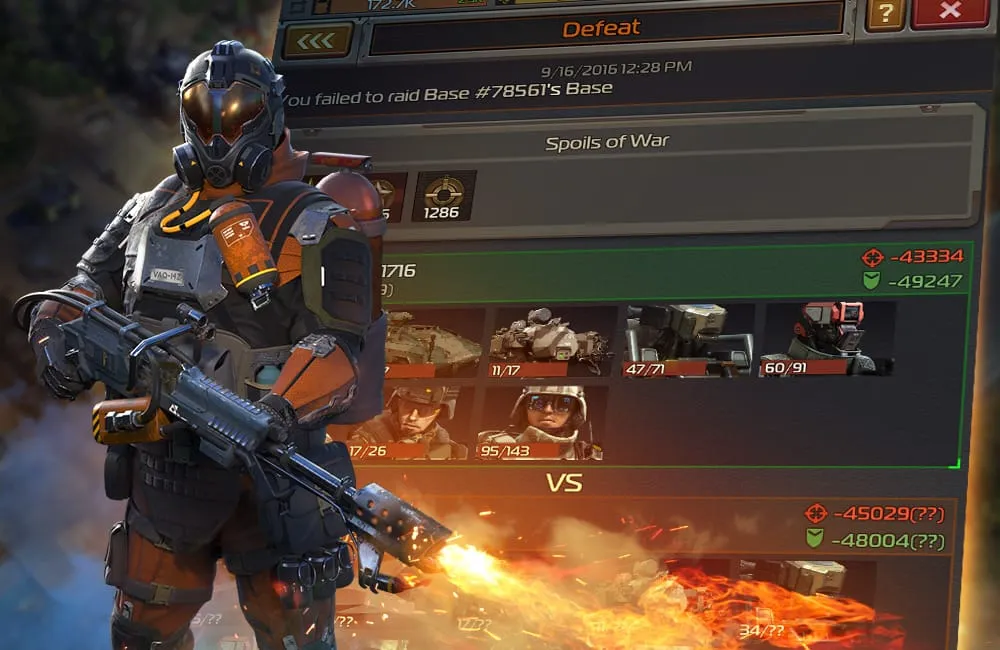Close the battle report window
Screen dimensions: 1000x650
pos(949,11)
